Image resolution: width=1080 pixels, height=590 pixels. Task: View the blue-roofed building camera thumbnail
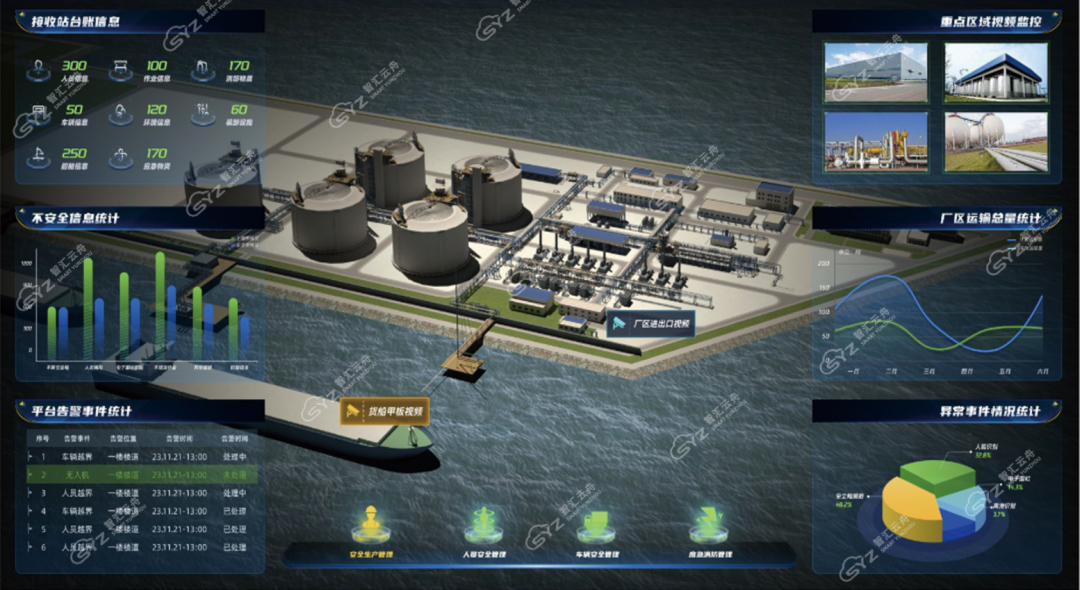995,73
